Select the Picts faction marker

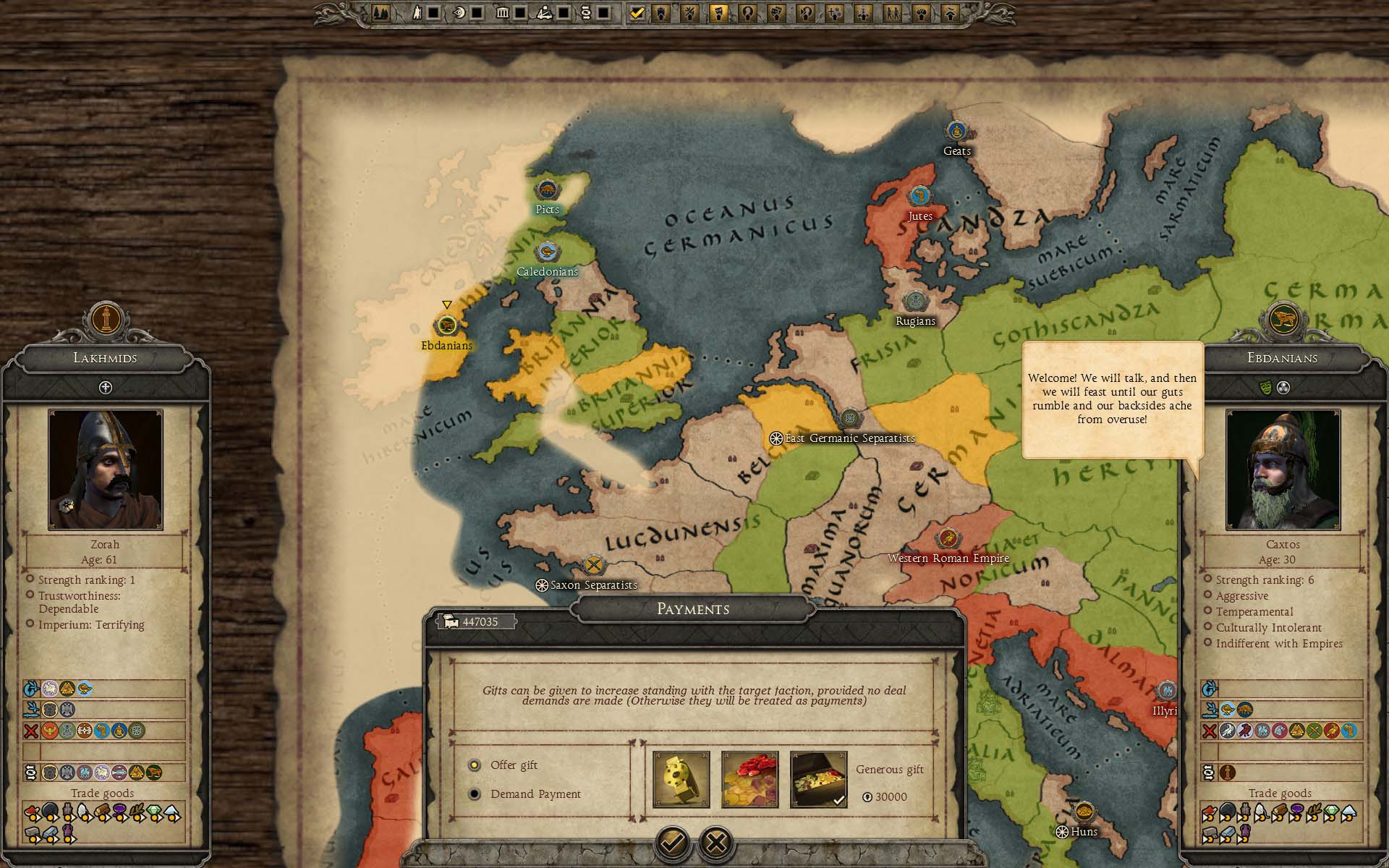(547, 190)
